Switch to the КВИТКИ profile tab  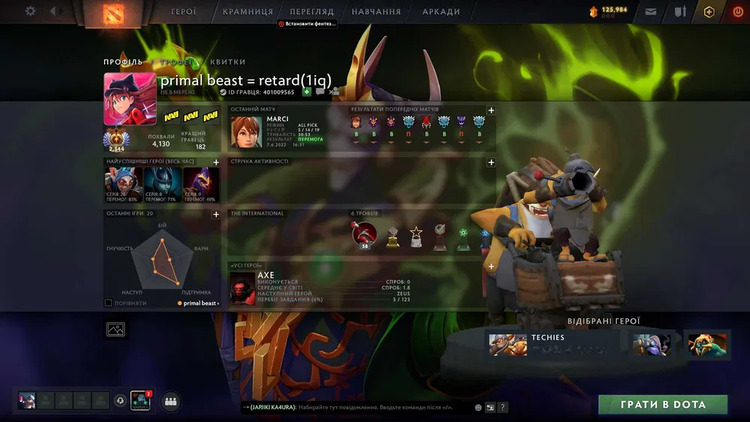click(228, 61)
